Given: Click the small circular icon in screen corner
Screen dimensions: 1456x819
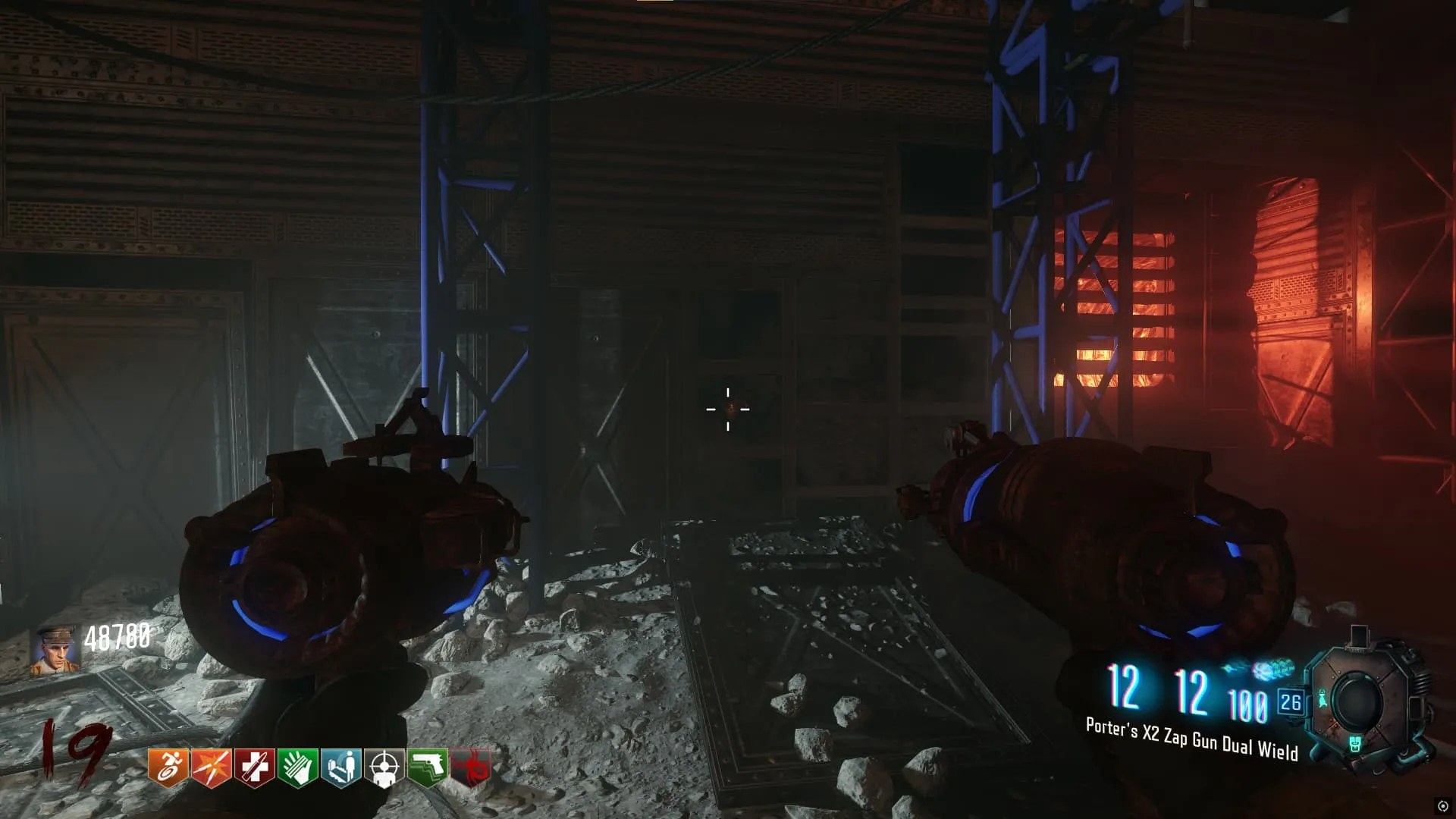Looking at the screenshot, I should 1442,806.
